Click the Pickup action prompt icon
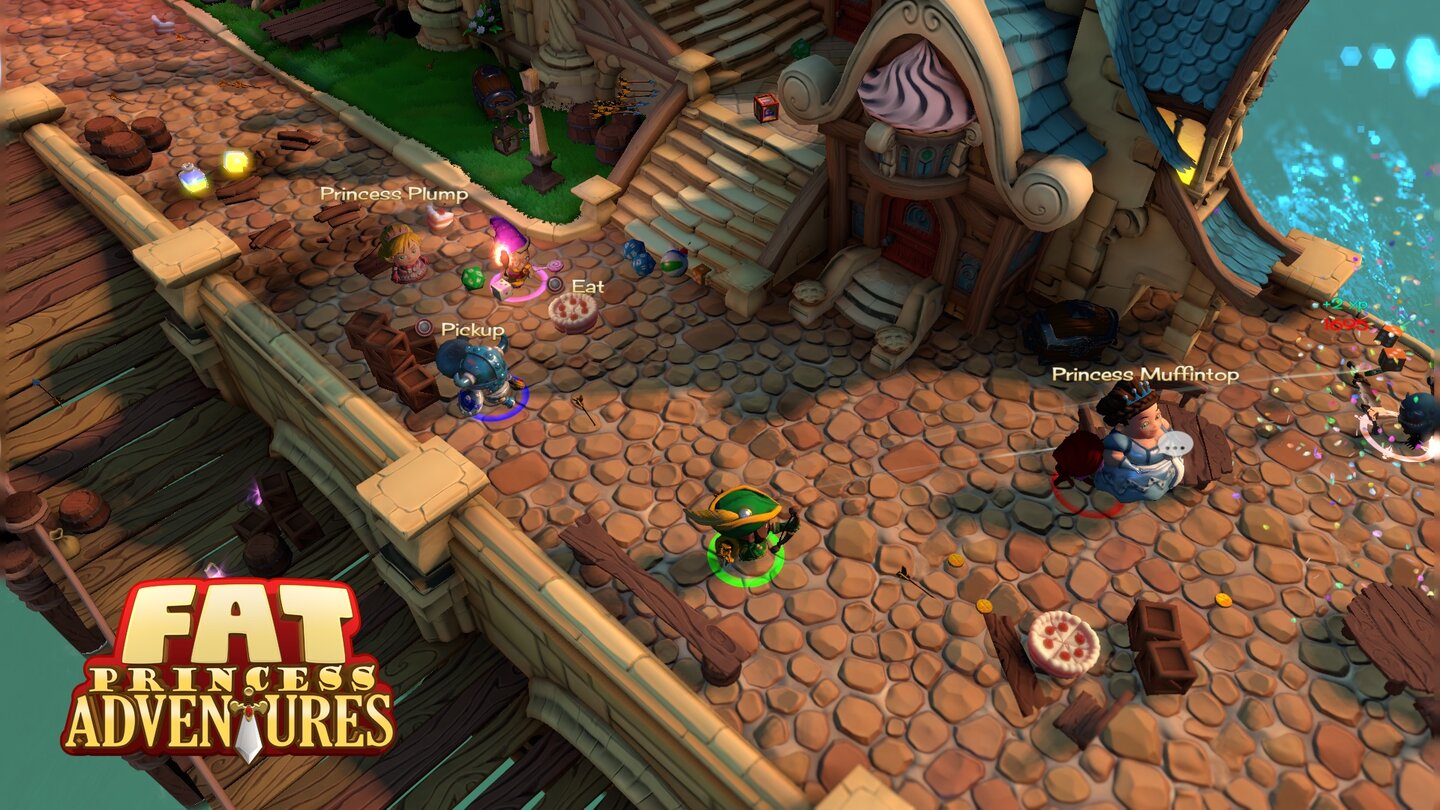The image size is (1440, 810). click(424, 327)
